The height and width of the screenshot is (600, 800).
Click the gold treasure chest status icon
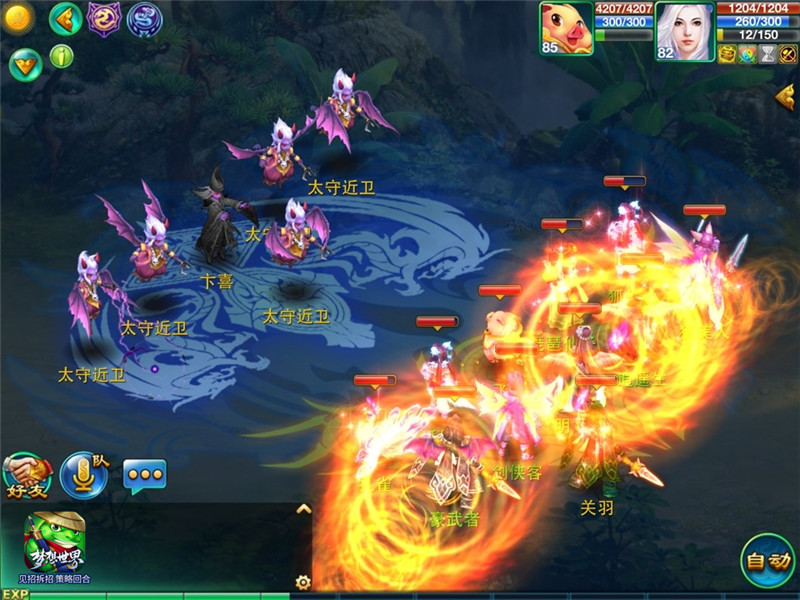coord(727,54)
